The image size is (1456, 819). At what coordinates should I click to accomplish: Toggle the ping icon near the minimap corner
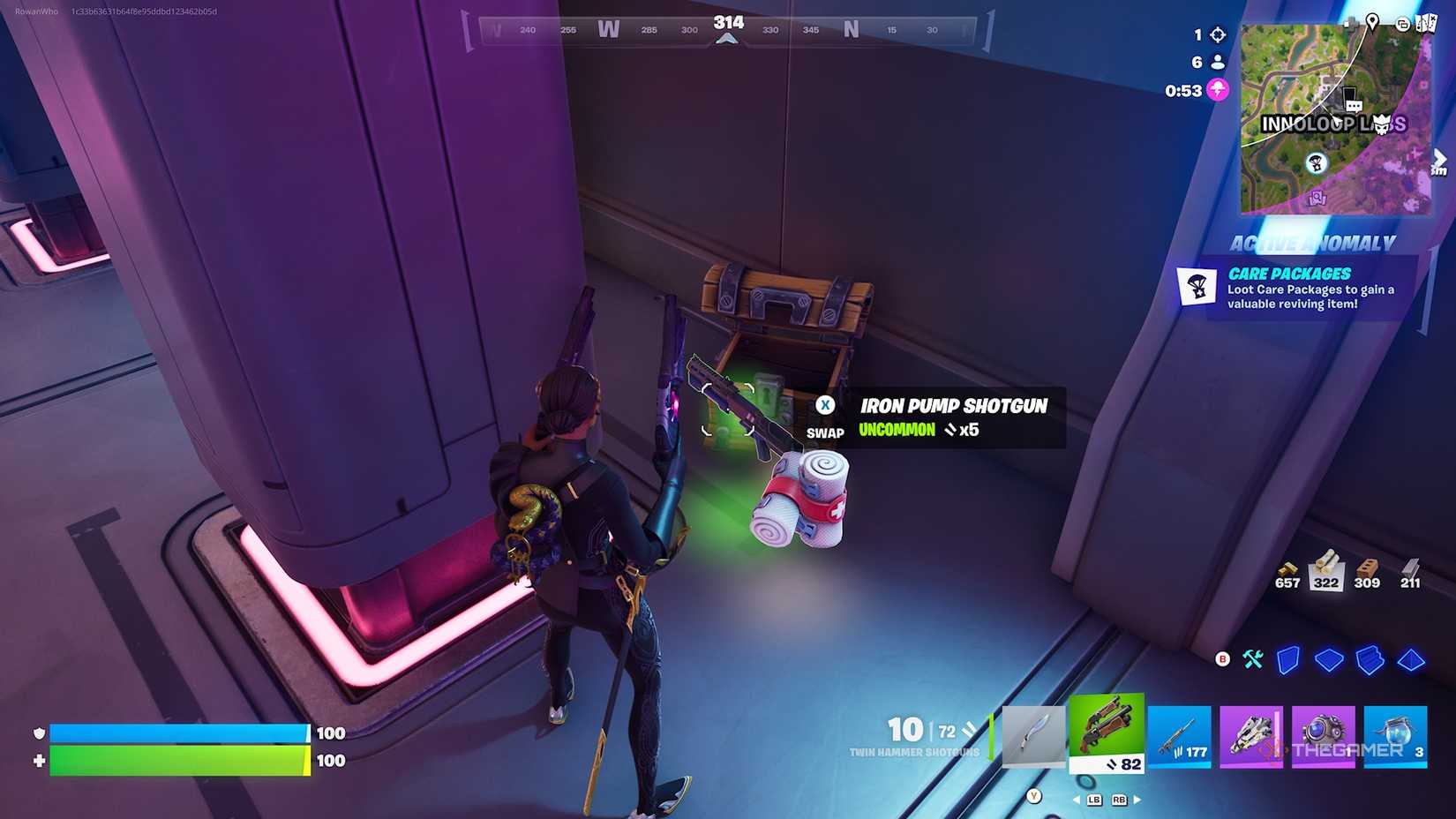tap(1402, 24)
